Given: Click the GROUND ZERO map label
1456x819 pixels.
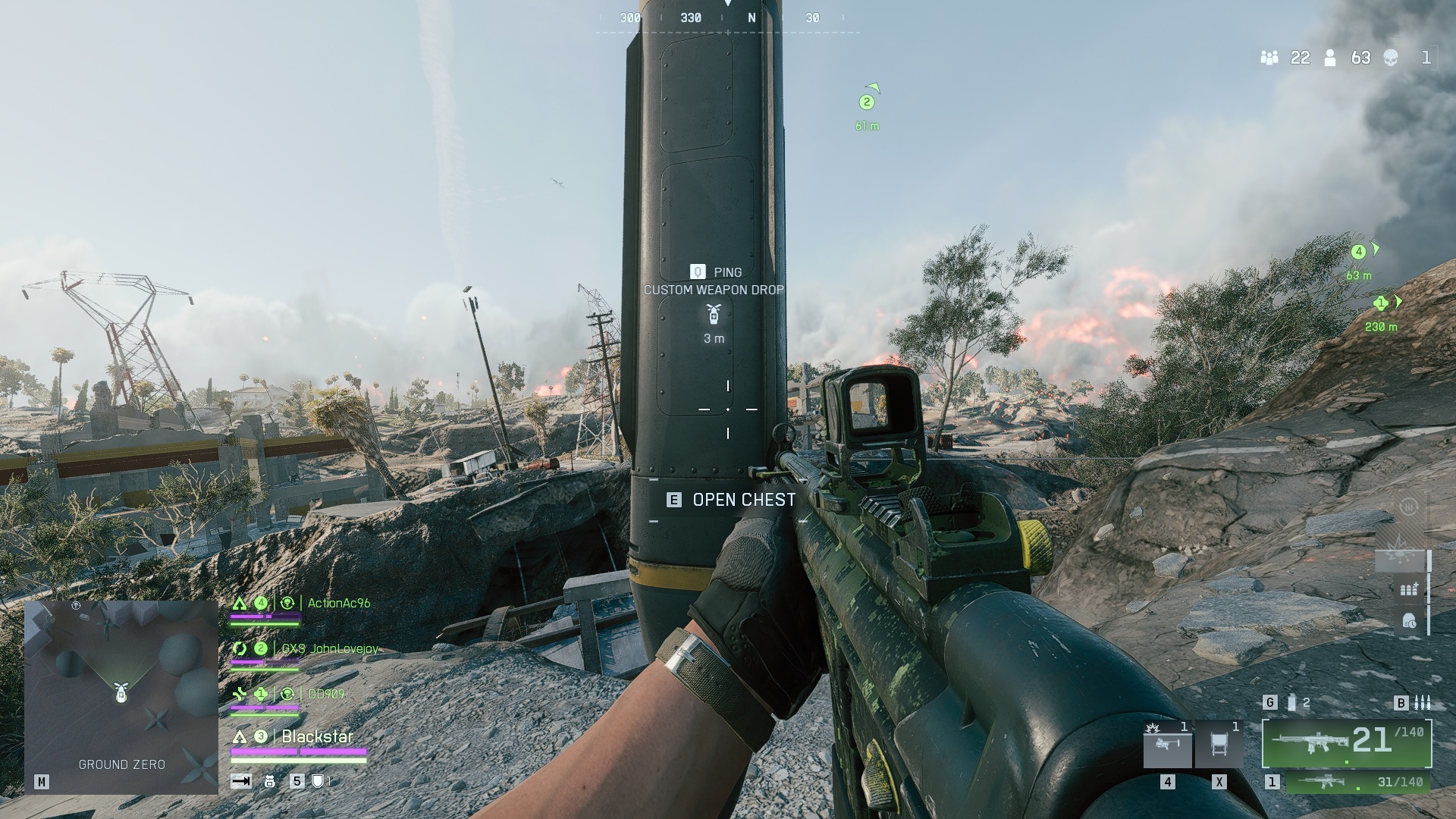Looking at the screenshot, I should click(121, 765).
